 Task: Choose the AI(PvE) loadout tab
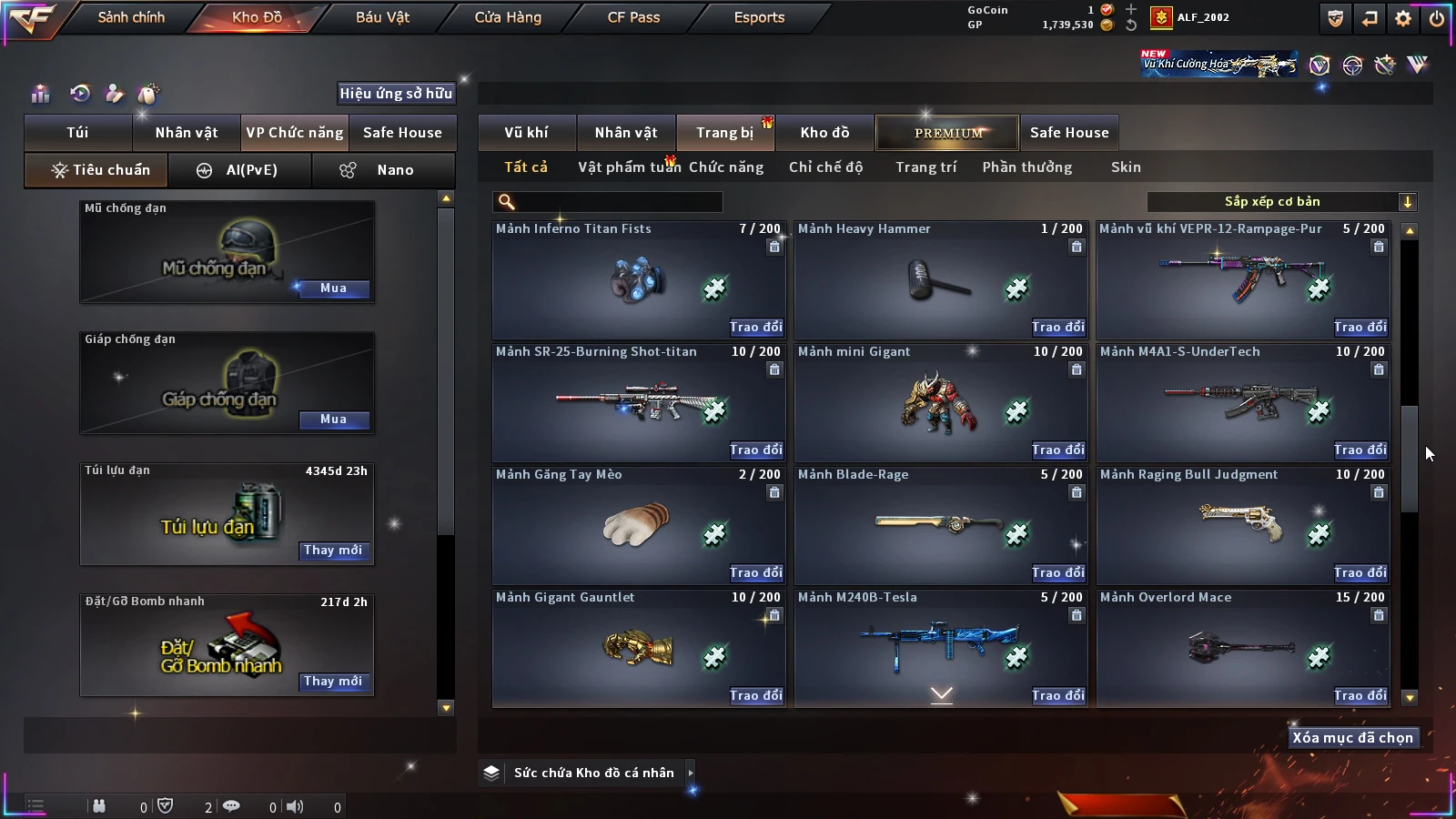pyautogui.click(x=240, y=170)
